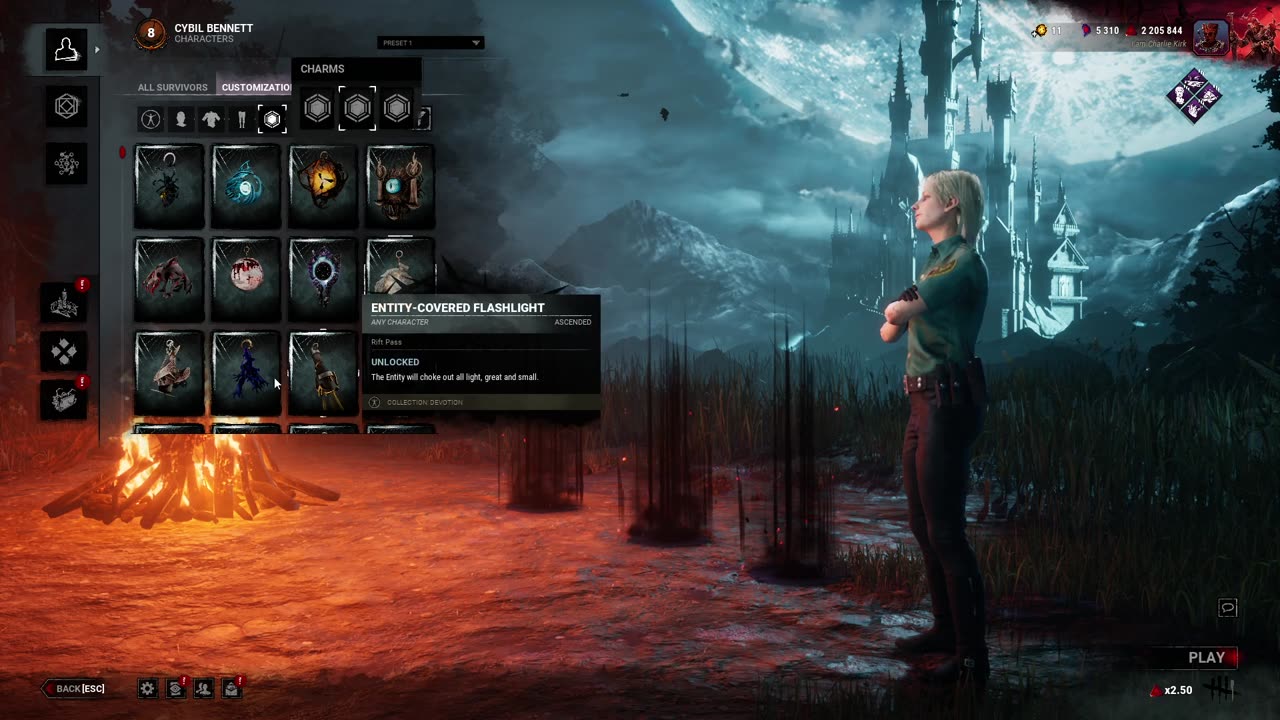Open the chat bubble icon

(x=1228, y=608)
